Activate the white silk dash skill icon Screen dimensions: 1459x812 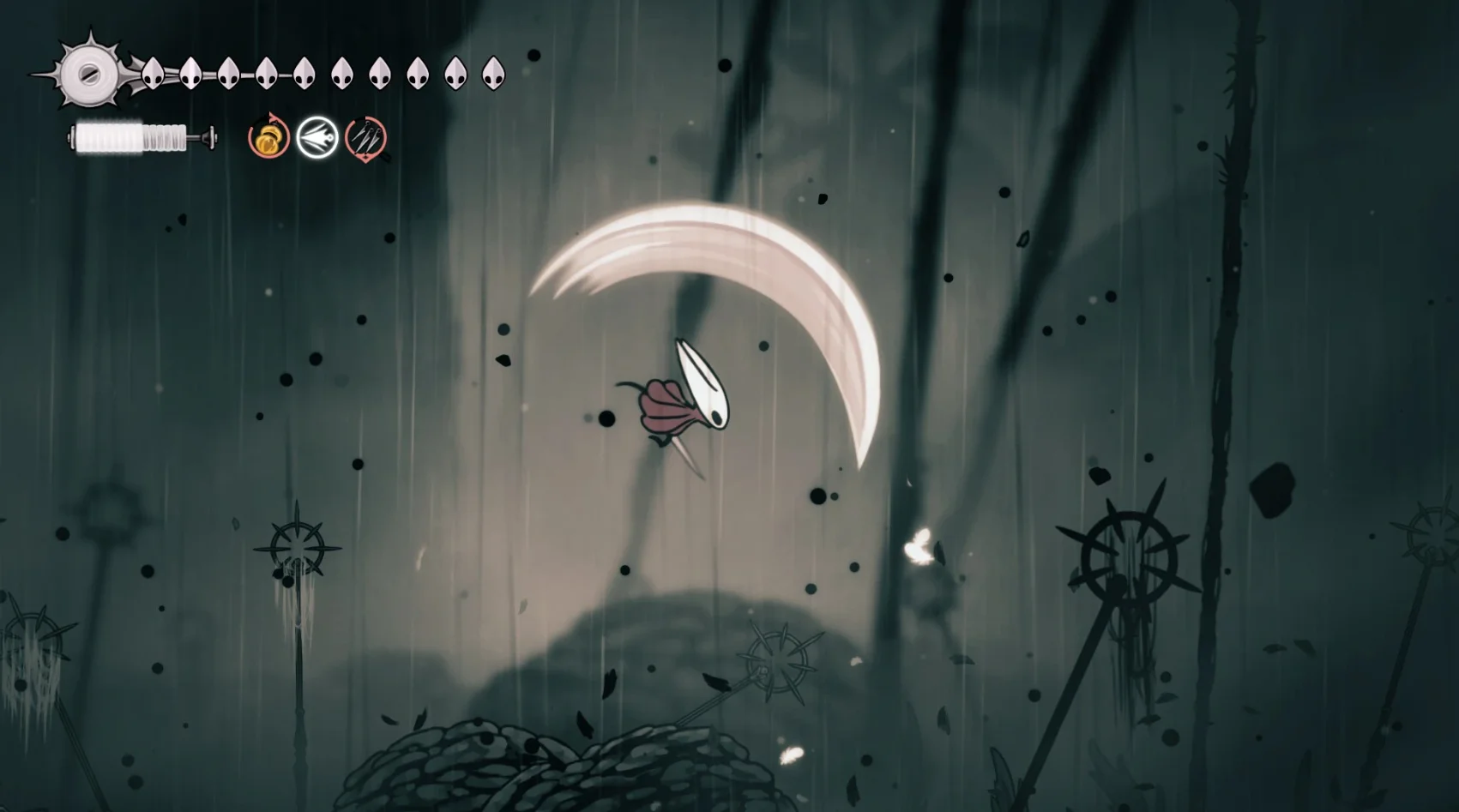(317, 138)
